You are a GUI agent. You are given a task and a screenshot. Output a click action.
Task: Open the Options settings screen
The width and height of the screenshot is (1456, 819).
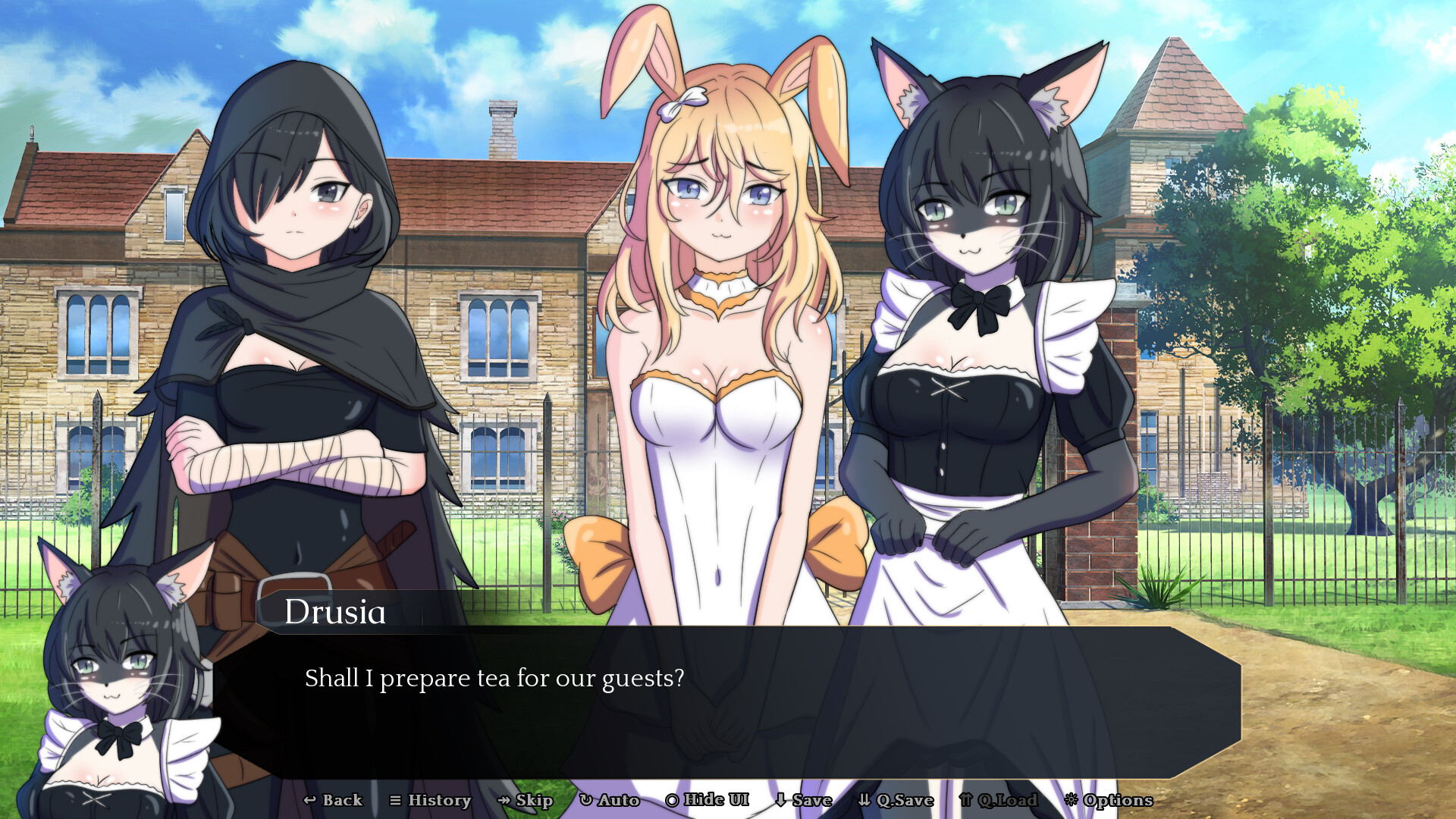tap(1109, 800)
